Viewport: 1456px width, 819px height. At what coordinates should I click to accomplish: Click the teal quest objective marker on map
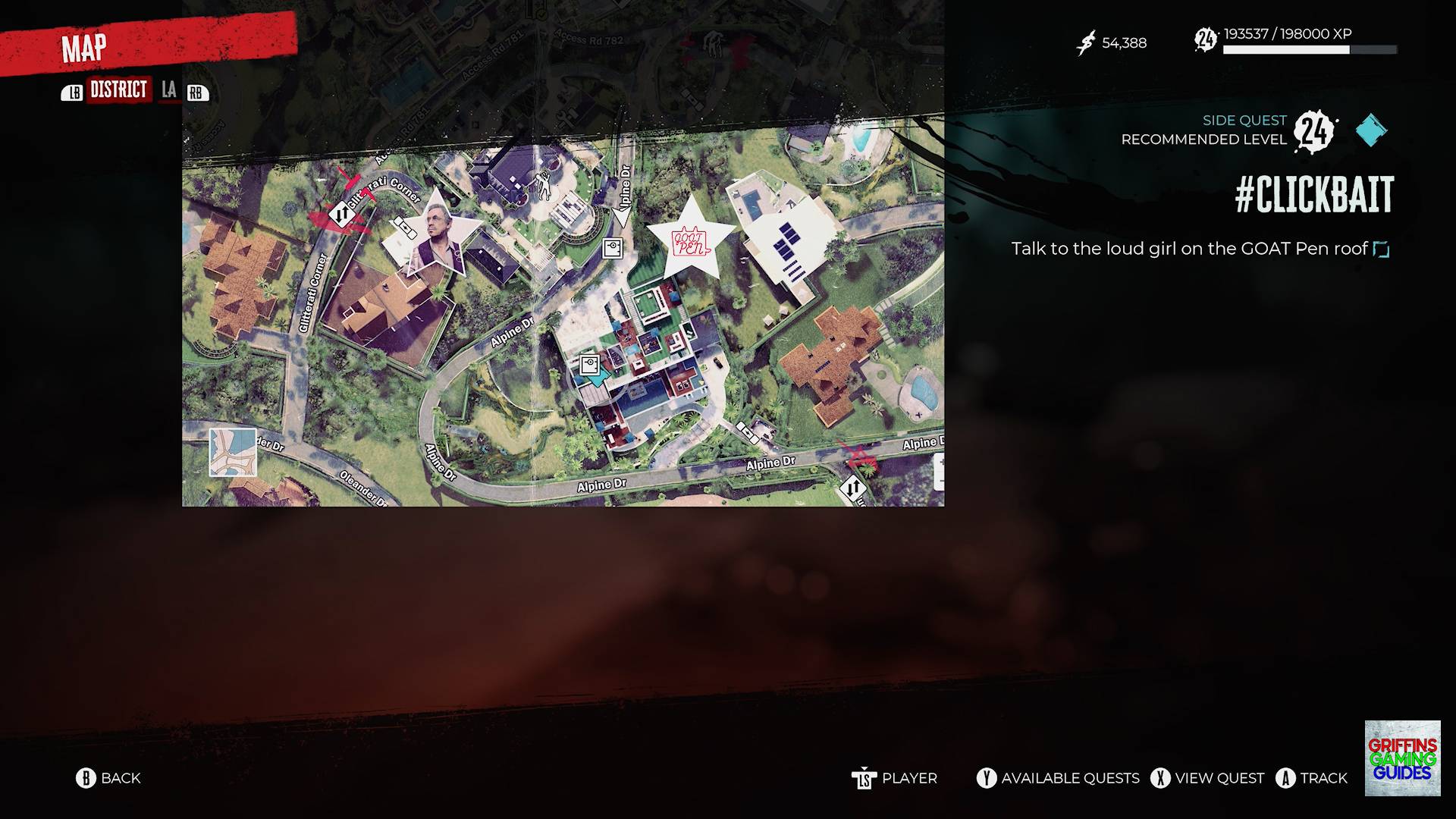tap(600, 377)
